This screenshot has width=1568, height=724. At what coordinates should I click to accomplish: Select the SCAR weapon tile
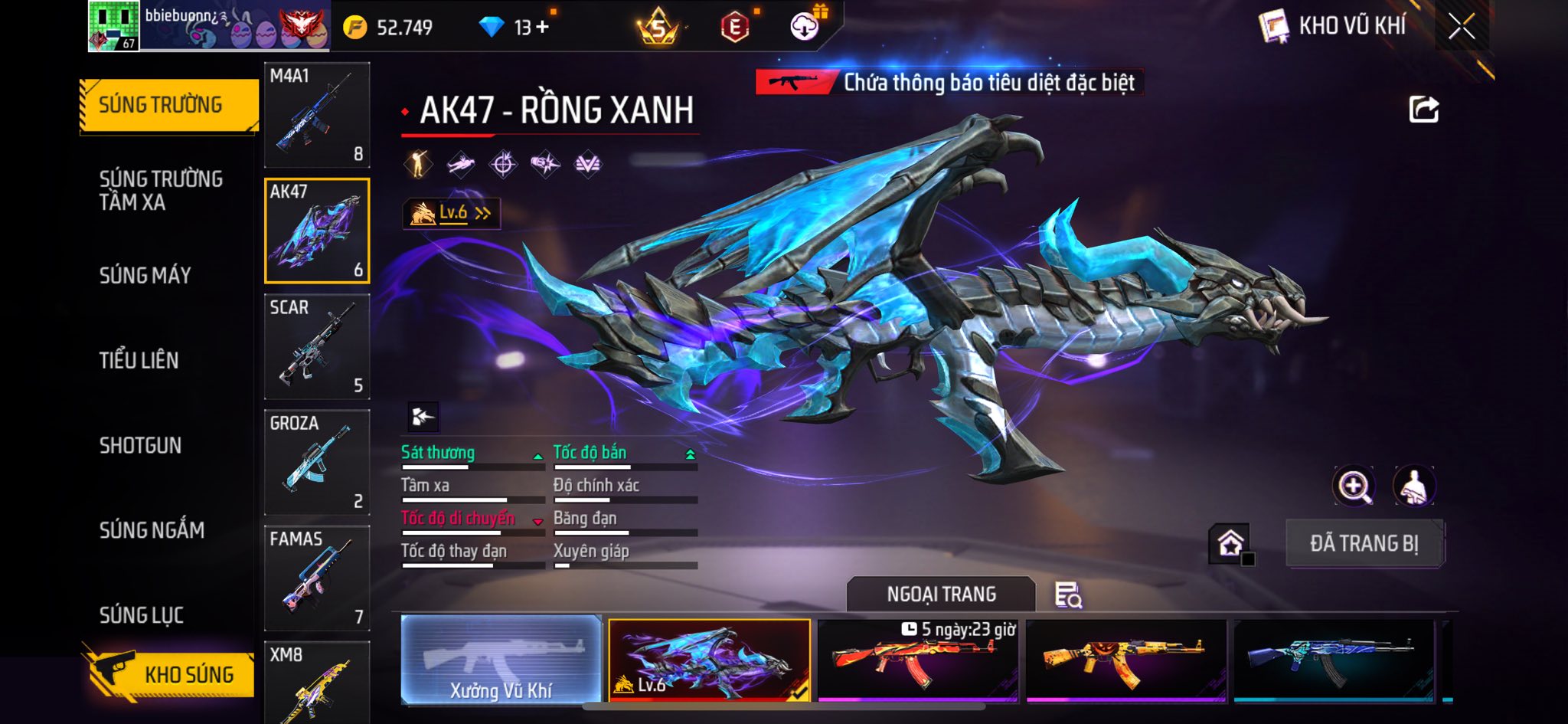pyautogui.click(x=317, y=346)
